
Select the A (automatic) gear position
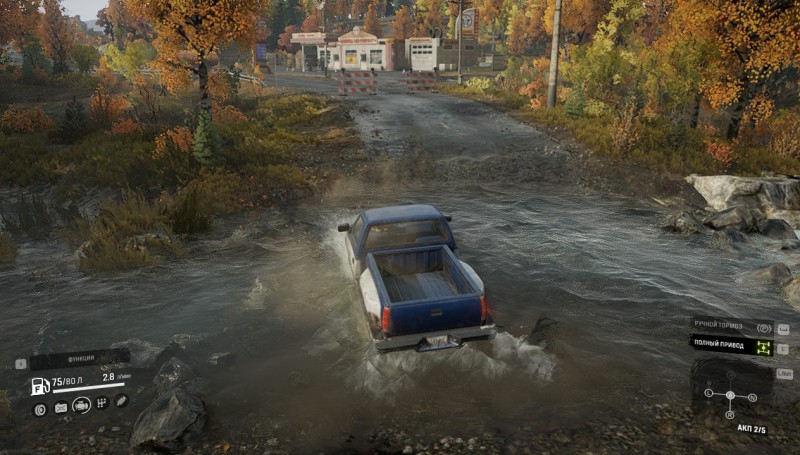[730, 395]
